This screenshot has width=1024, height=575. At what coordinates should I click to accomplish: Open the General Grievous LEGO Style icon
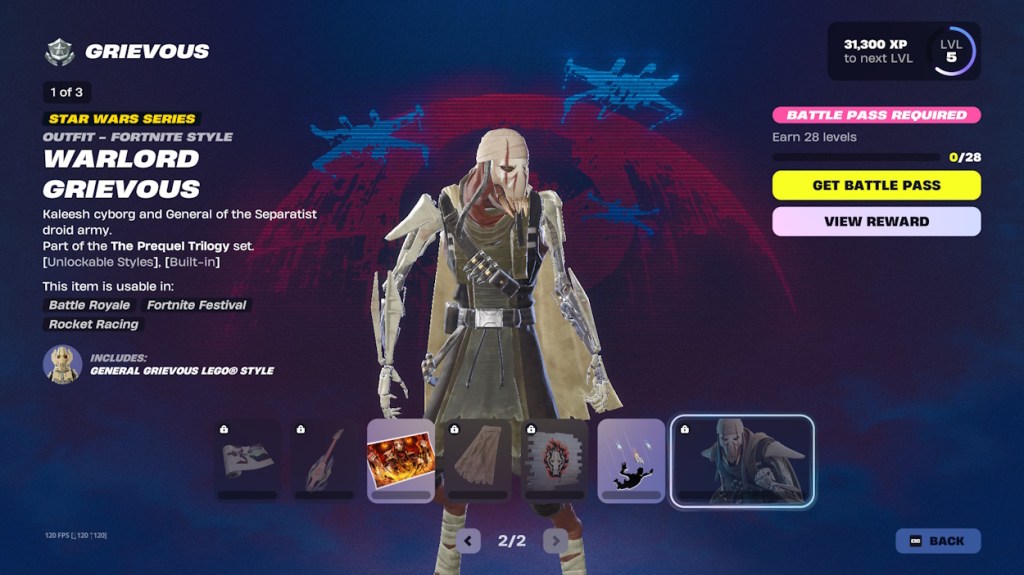(x=62, y=364)
